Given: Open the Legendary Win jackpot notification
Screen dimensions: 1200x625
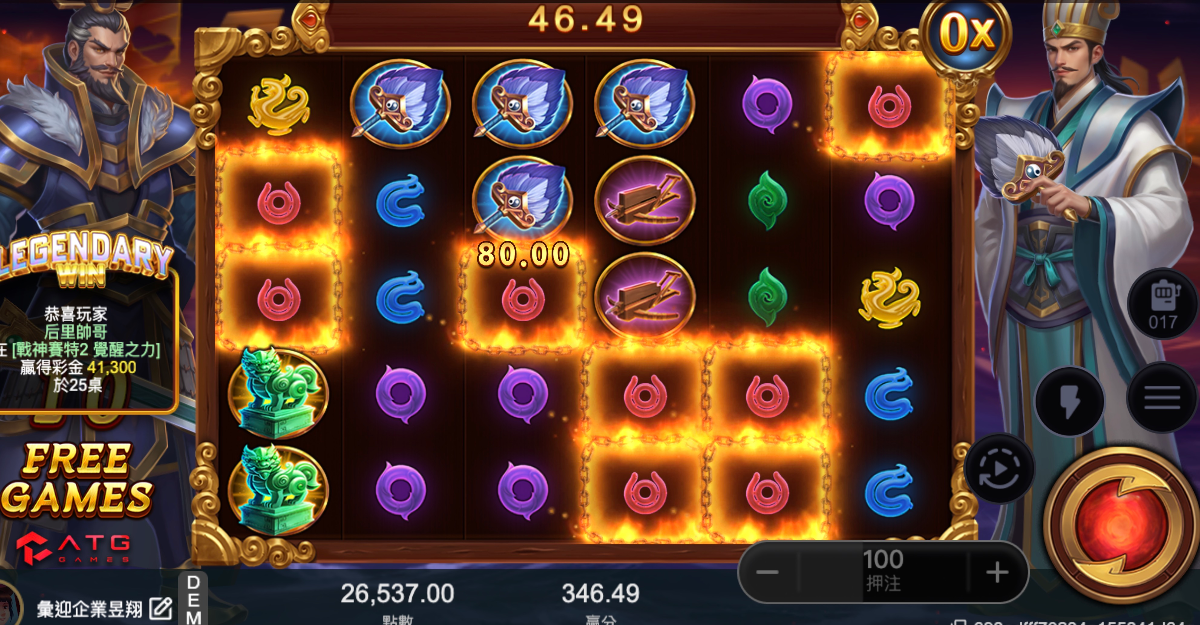Looking at the screenshot, I should pos(88,330).
